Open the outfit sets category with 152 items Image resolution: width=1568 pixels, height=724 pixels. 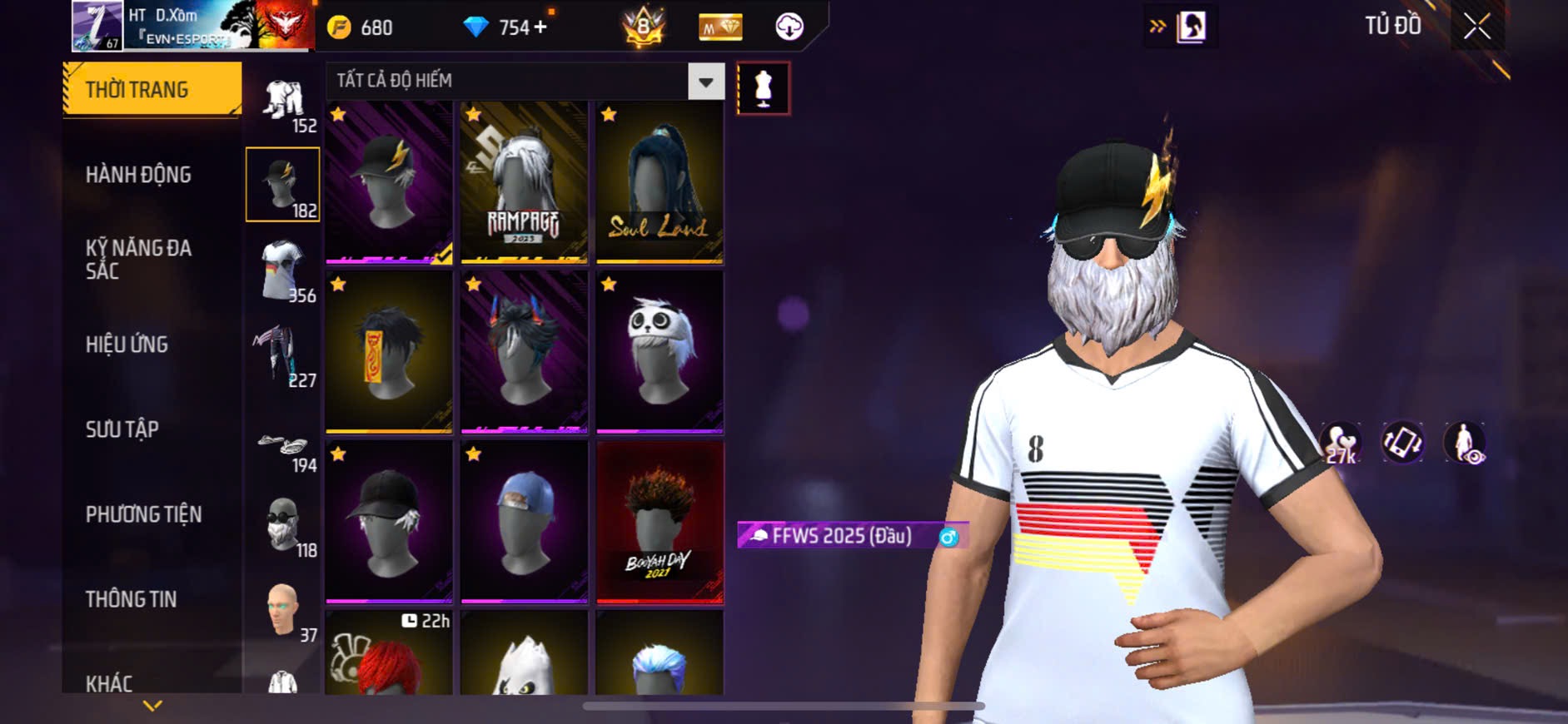pyautogui.click(x=283, y=106)
